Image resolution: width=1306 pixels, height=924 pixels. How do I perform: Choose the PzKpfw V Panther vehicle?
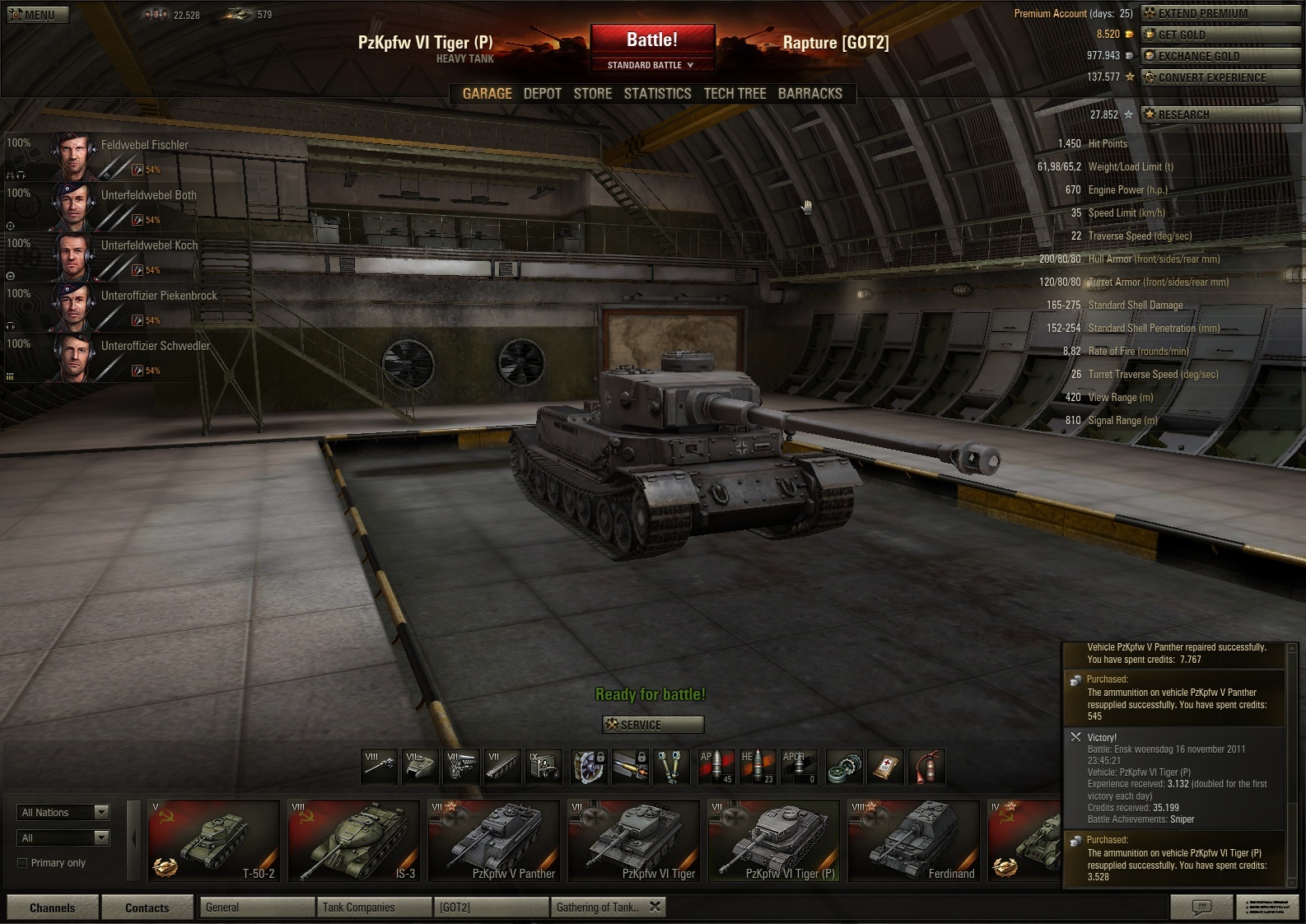494,841
